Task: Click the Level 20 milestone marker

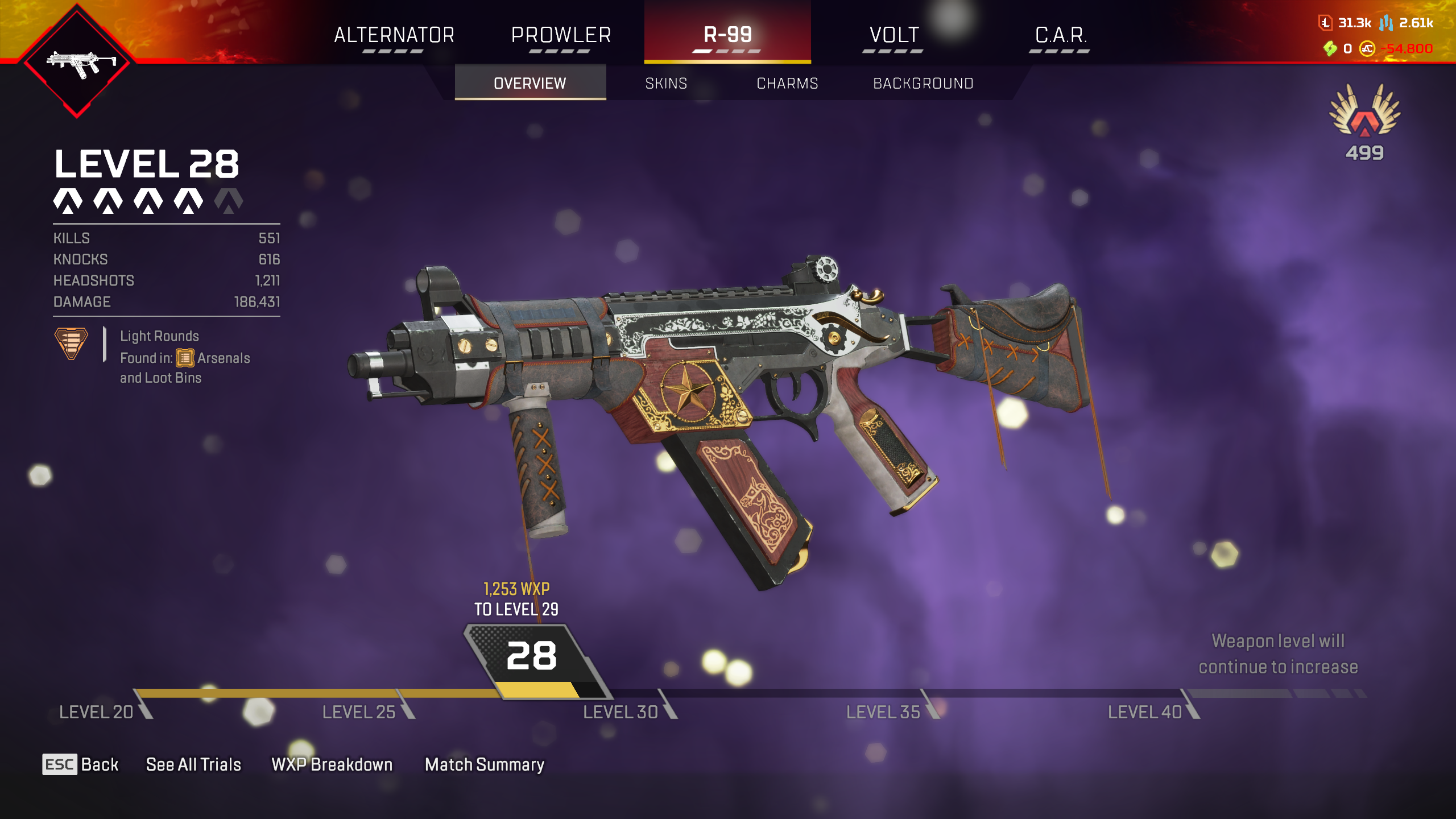Action: click(97, 712)
